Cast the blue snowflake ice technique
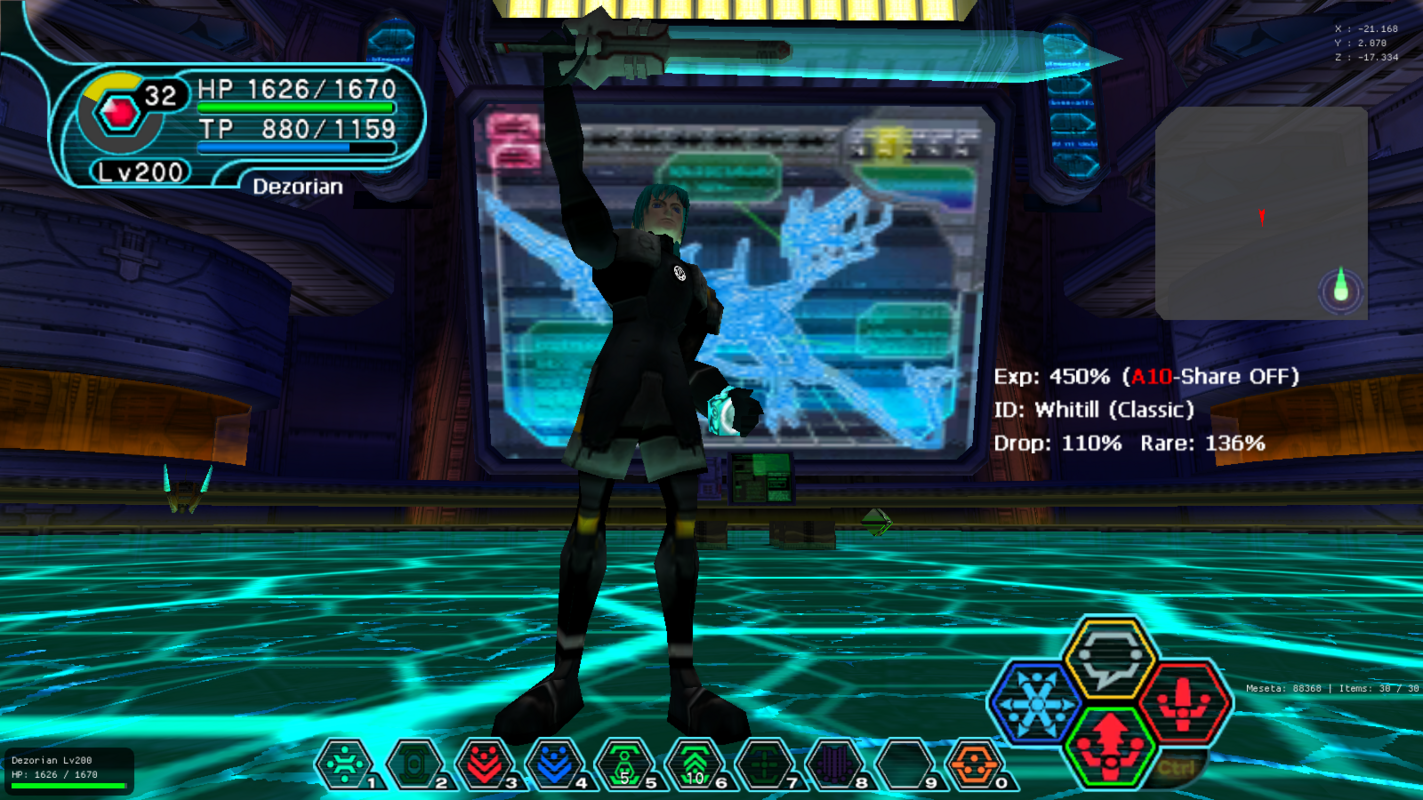The width and height of the screenshot is (1423, 800). [x=1035, y=702]
